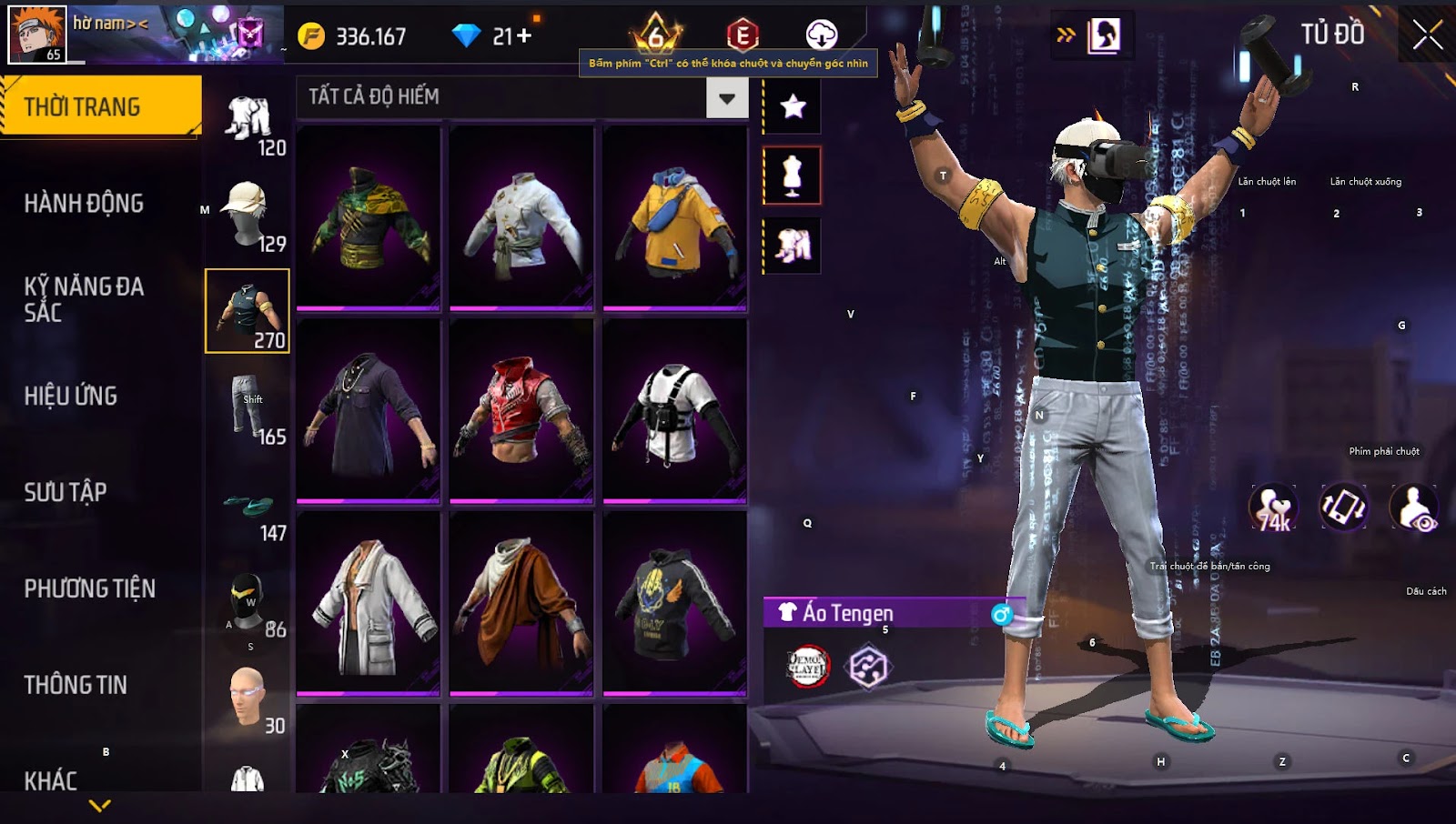
Task: Choose the white lab coat top
Action: tap(369, 604)
